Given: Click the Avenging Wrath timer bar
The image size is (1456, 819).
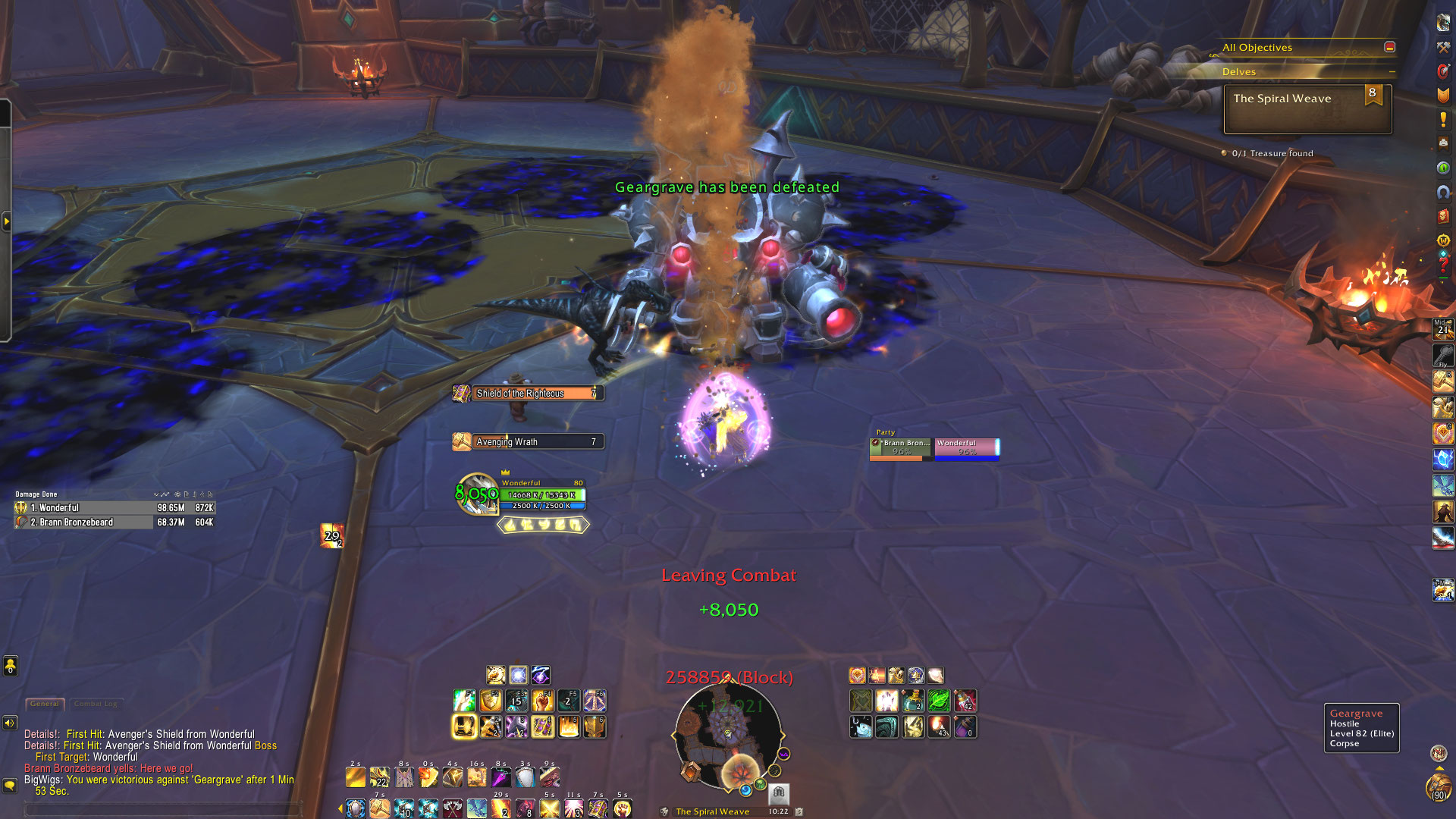Looking at the screenshot, I should point(535,442).
